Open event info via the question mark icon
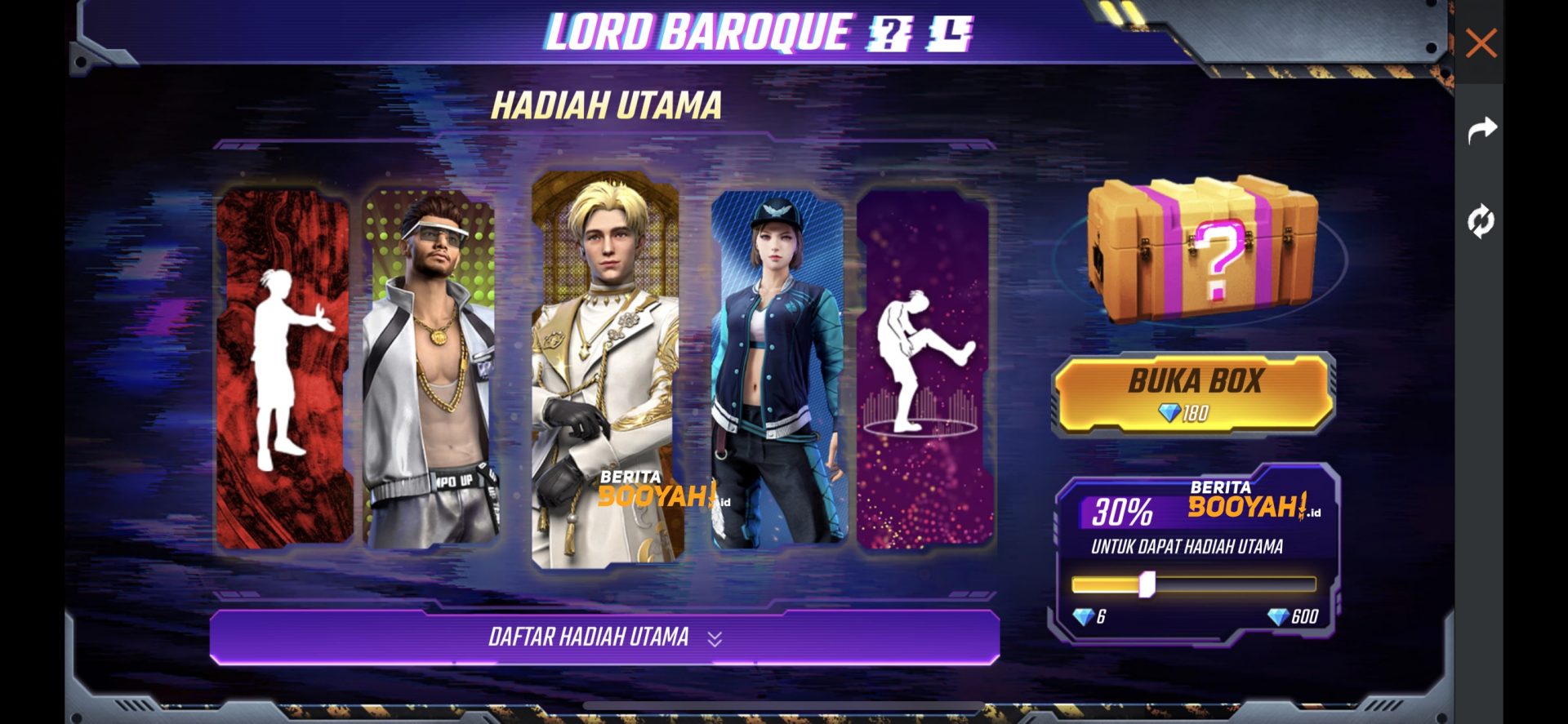The height and width of the screenshot is (724, 1568). tap(889, 33)
